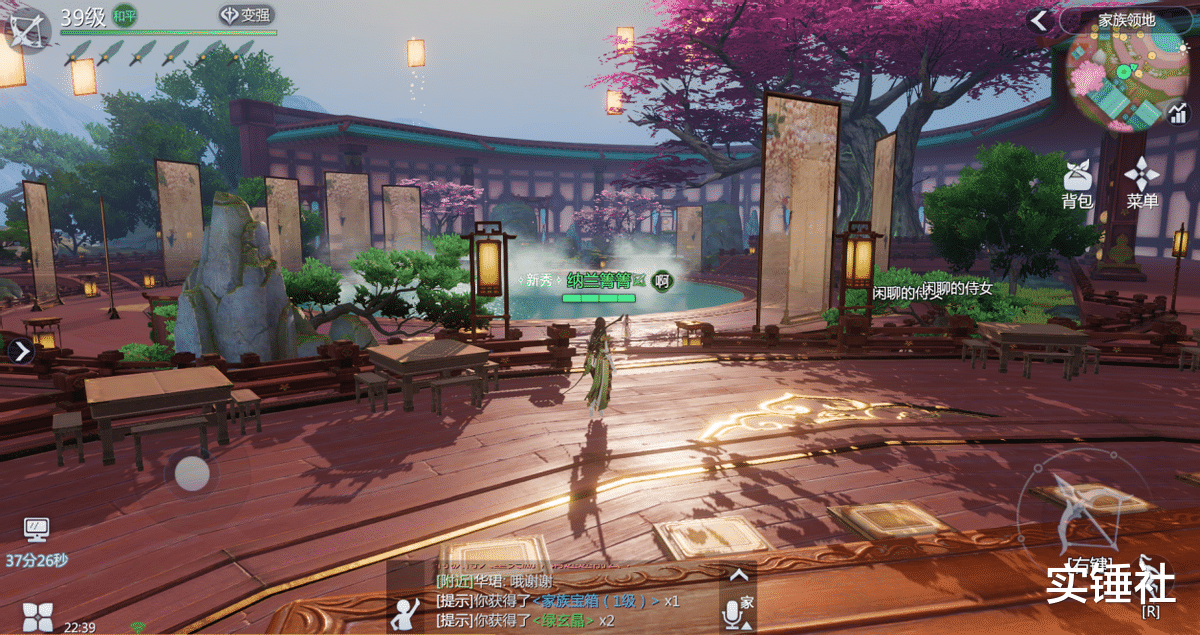Open the waving-person emote icon in chat
The image size is (1200, 635).
(x=407, y=612)
